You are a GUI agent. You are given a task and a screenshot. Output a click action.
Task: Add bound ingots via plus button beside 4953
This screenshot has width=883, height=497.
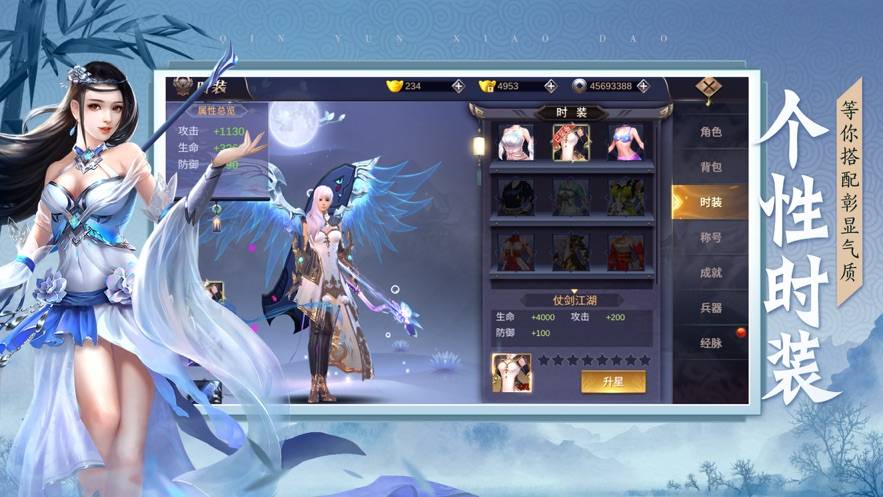coord(550,86)
